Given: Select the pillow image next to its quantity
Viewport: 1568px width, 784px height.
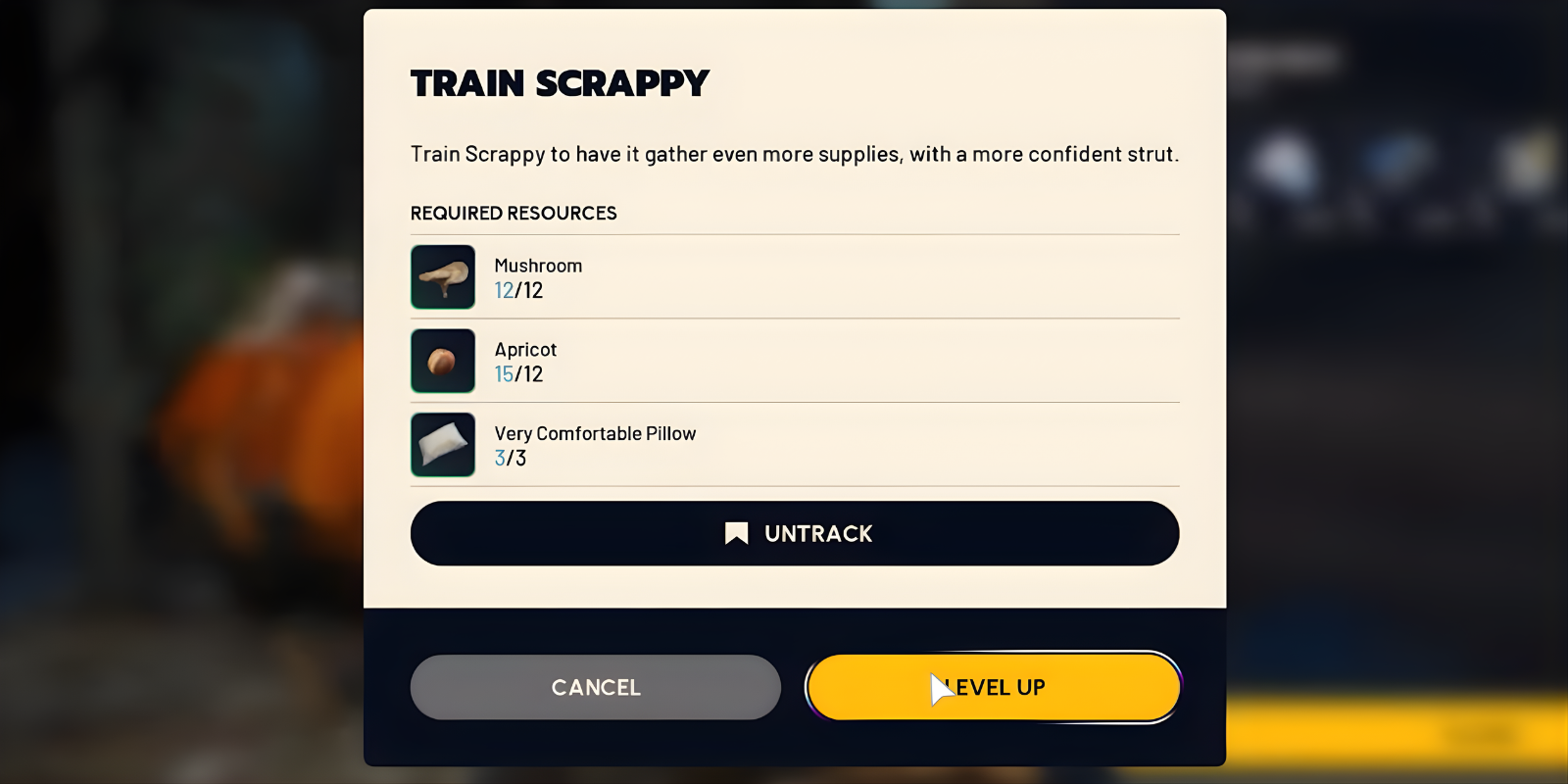Looking at the screenshot, I should (443, 445).
